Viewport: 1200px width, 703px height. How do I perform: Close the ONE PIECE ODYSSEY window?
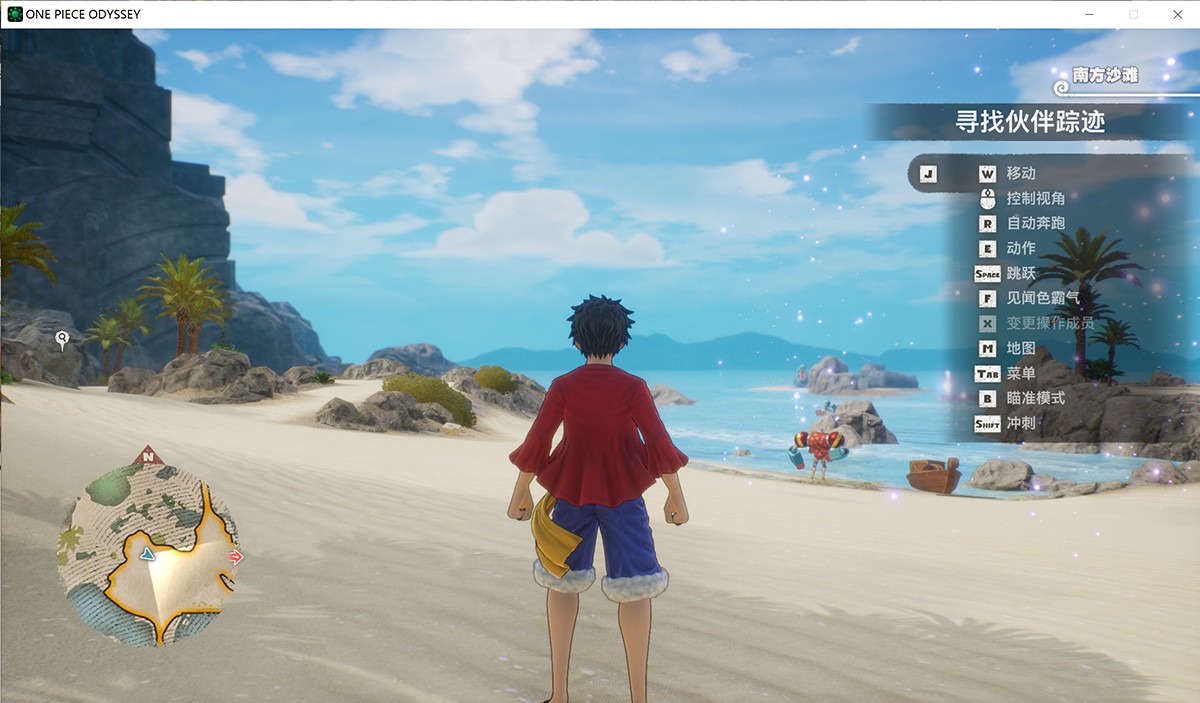click(1177, 14)
